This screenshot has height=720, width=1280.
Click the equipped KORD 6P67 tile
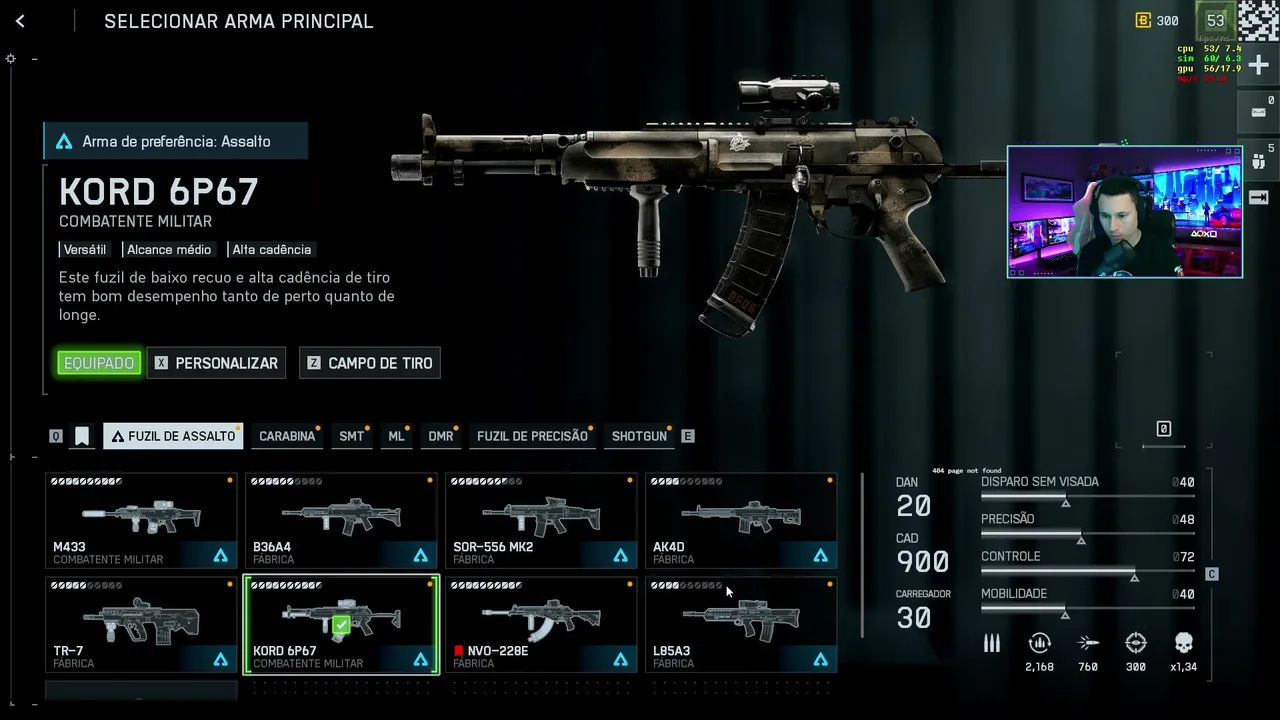[x=341, y=624]
